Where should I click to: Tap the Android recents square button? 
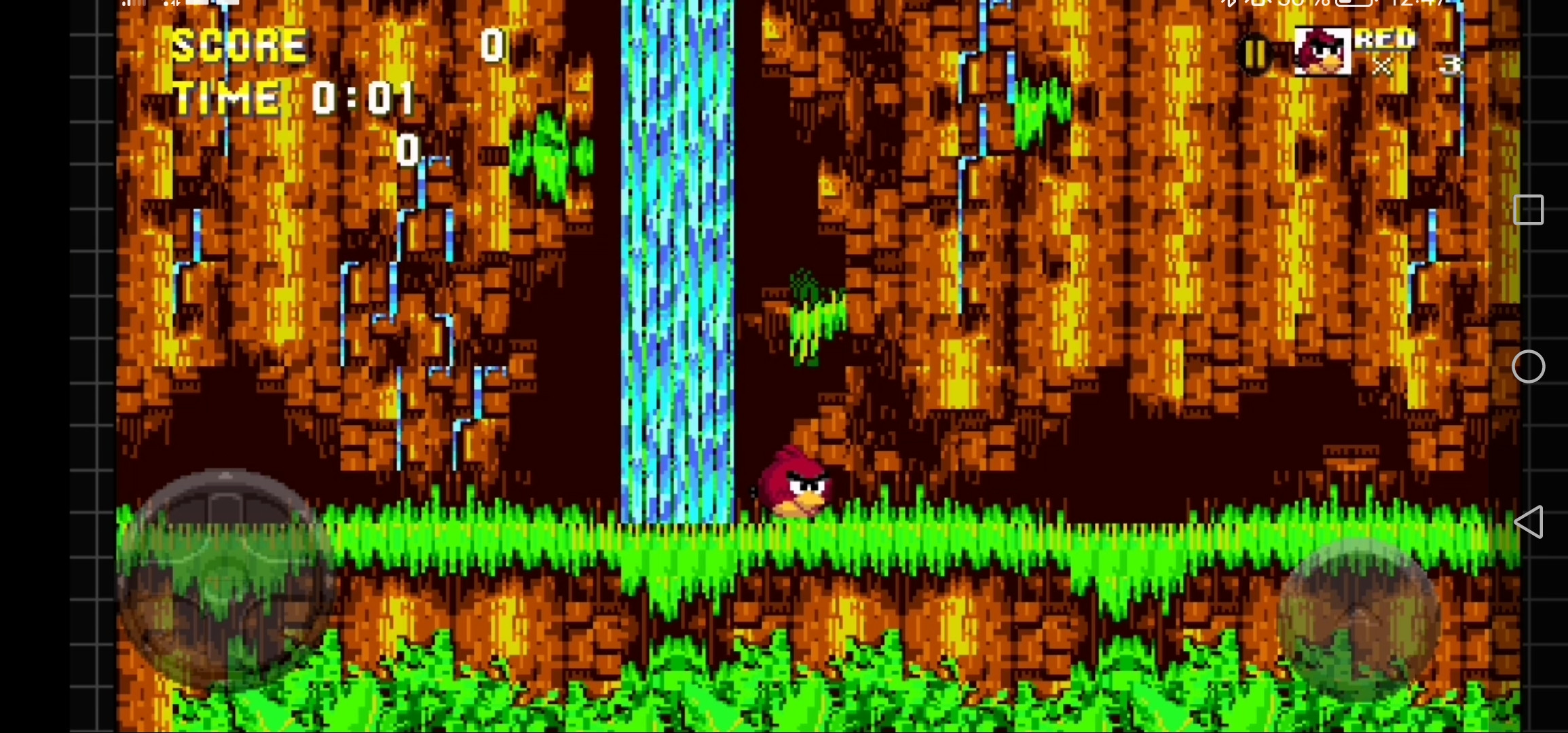pos(1530,210)
